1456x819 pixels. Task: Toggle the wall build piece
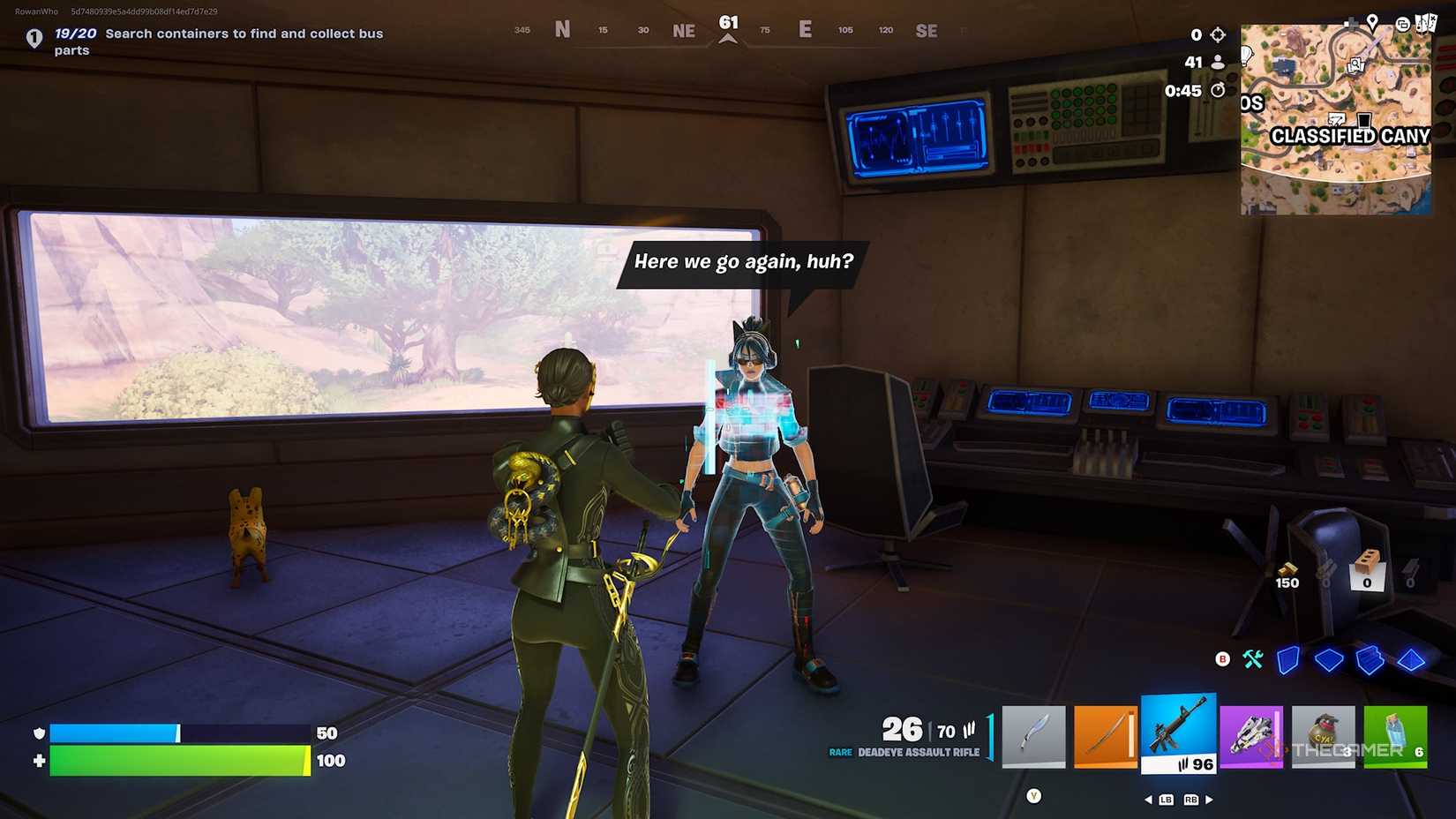point(1288,659)
